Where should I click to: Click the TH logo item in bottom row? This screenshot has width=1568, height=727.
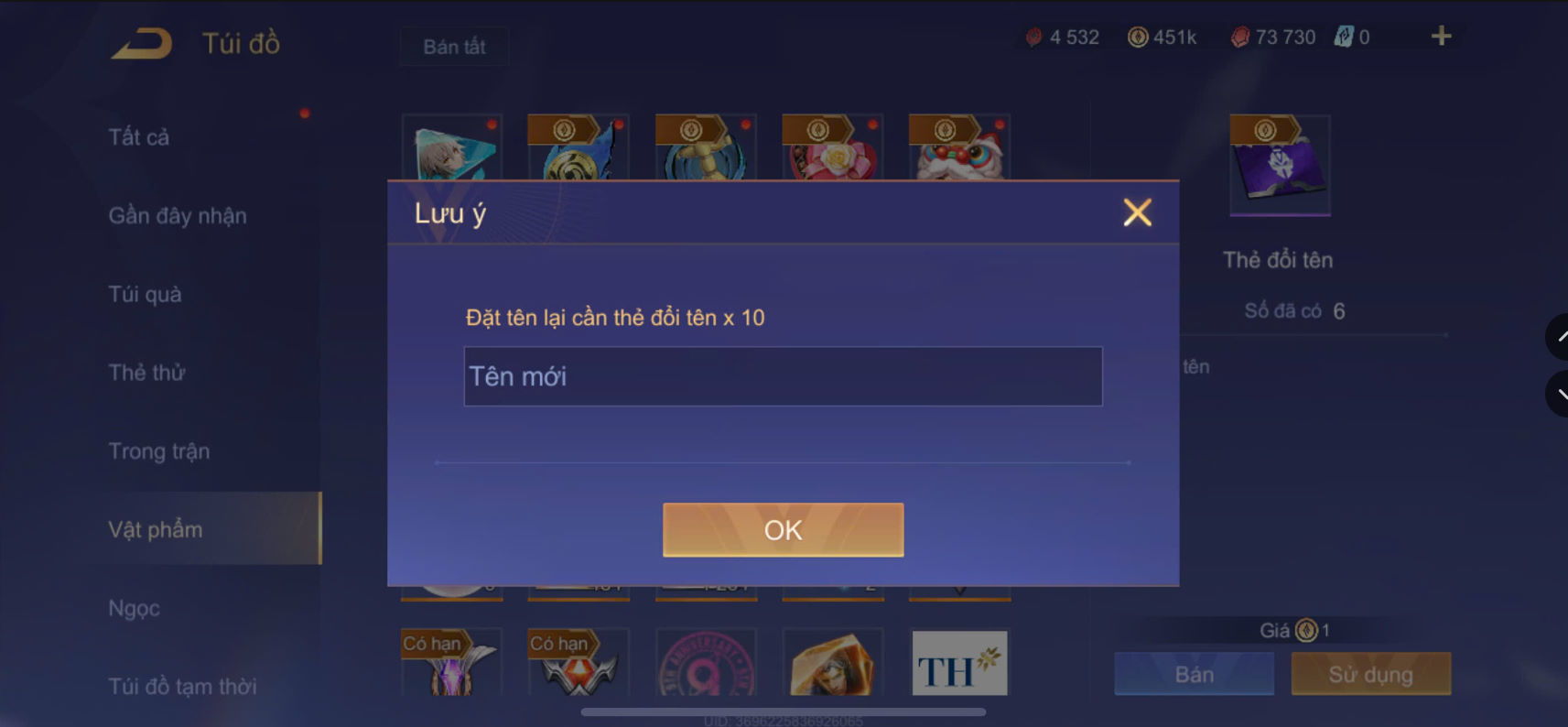click(x=958, y=662)
